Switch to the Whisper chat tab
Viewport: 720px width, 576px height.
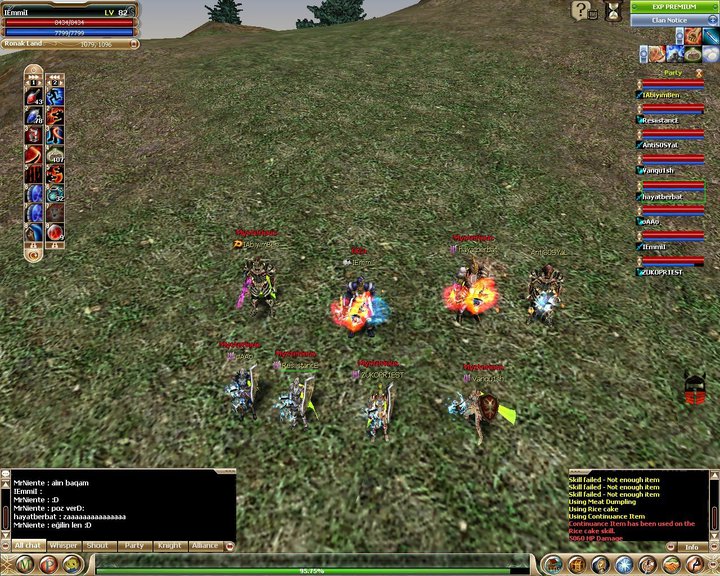click(x=64, y=546)
